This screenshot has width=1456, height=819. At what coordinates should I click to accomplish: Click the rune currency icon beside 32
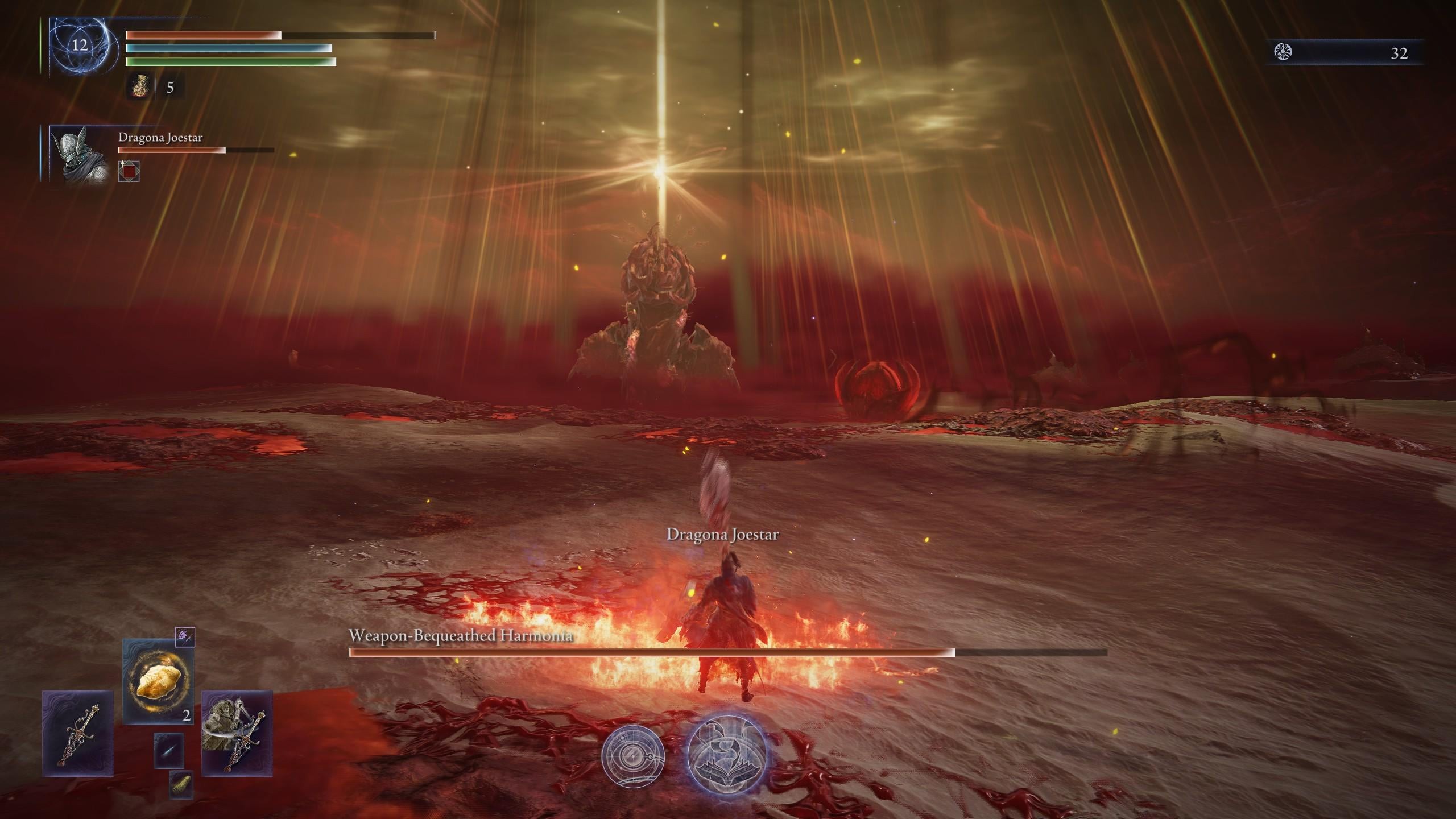1284,52
